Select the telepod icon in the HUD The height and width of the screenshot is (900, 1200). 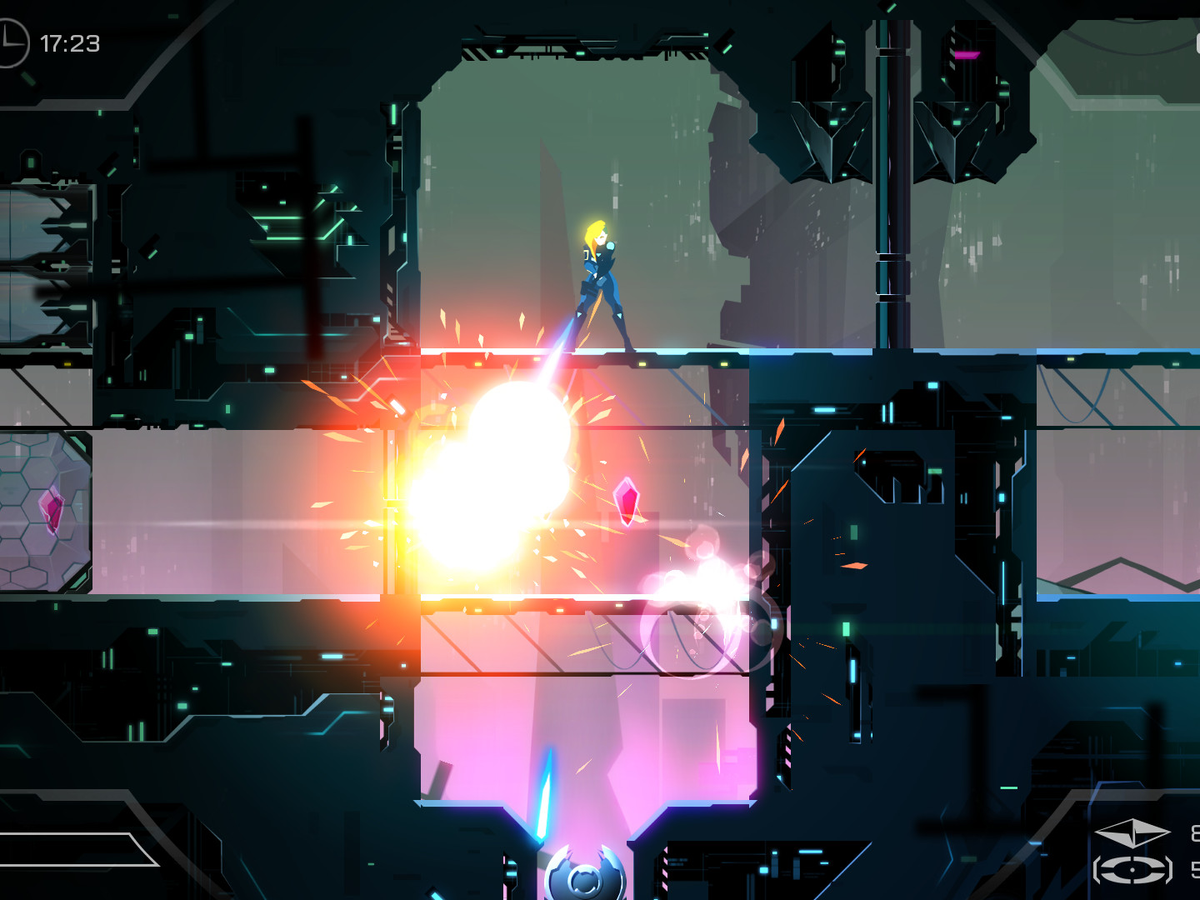[1131, 868]
